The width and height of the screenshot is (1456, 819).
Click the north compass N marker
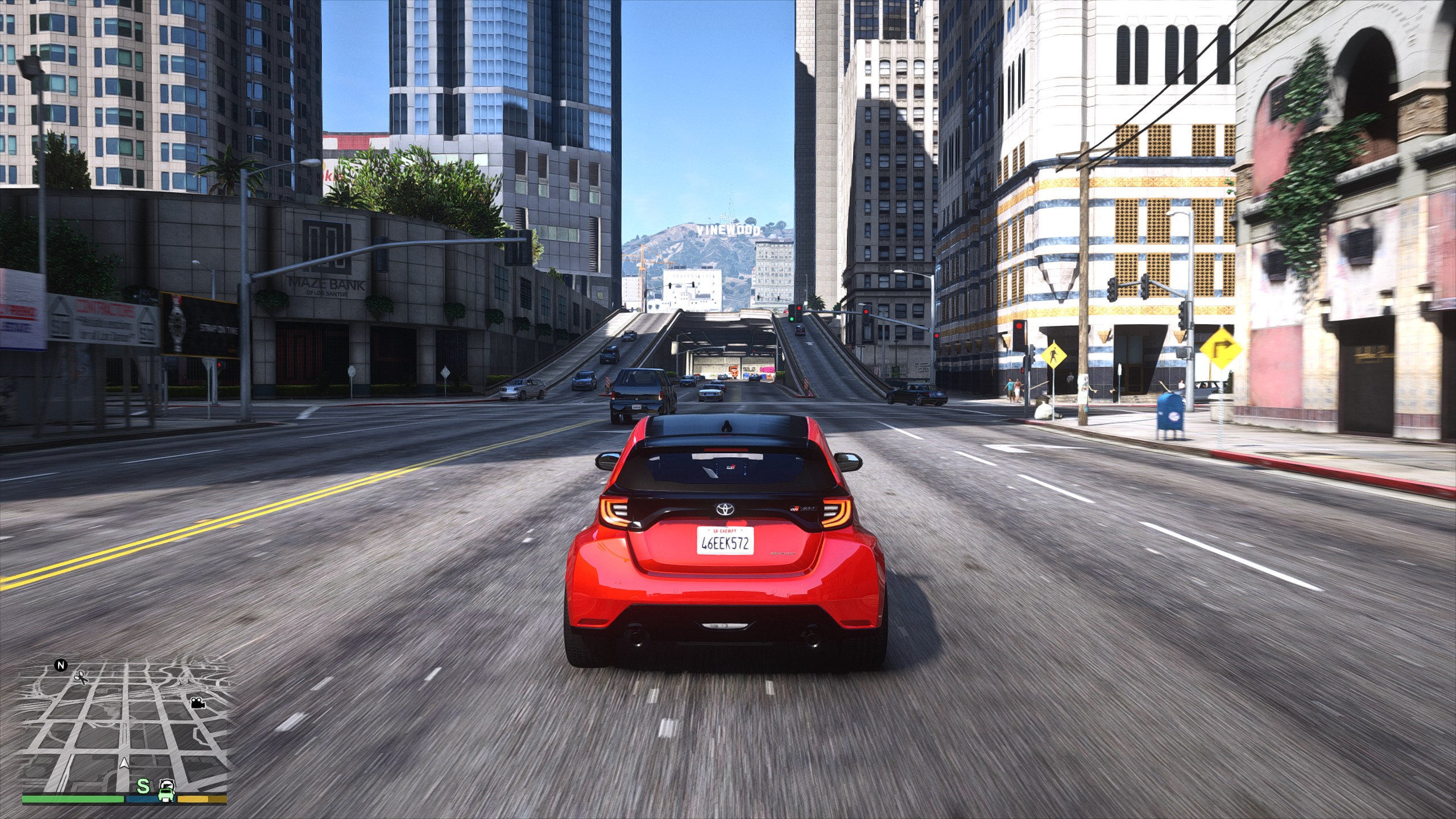[60, 664]
